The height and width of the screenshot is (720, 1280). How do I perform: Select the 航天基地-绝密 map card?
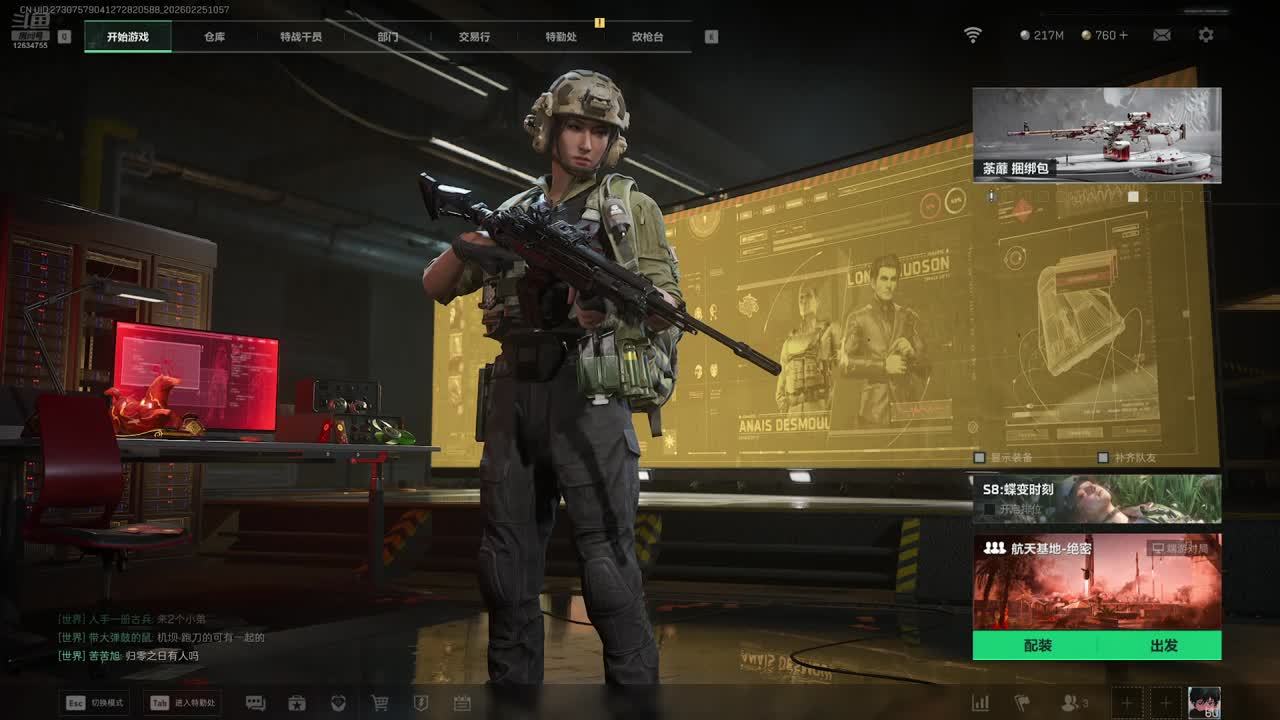pyautogui.click(x=1096, y=582)
